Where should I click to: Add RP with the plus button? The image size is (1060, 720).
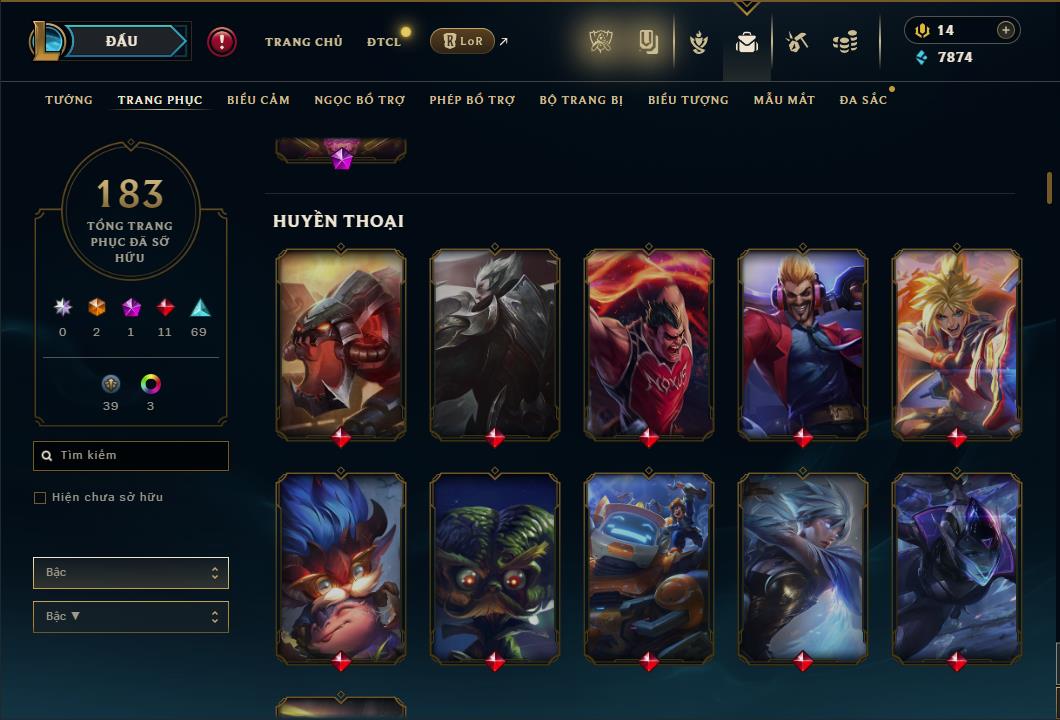1005,30
